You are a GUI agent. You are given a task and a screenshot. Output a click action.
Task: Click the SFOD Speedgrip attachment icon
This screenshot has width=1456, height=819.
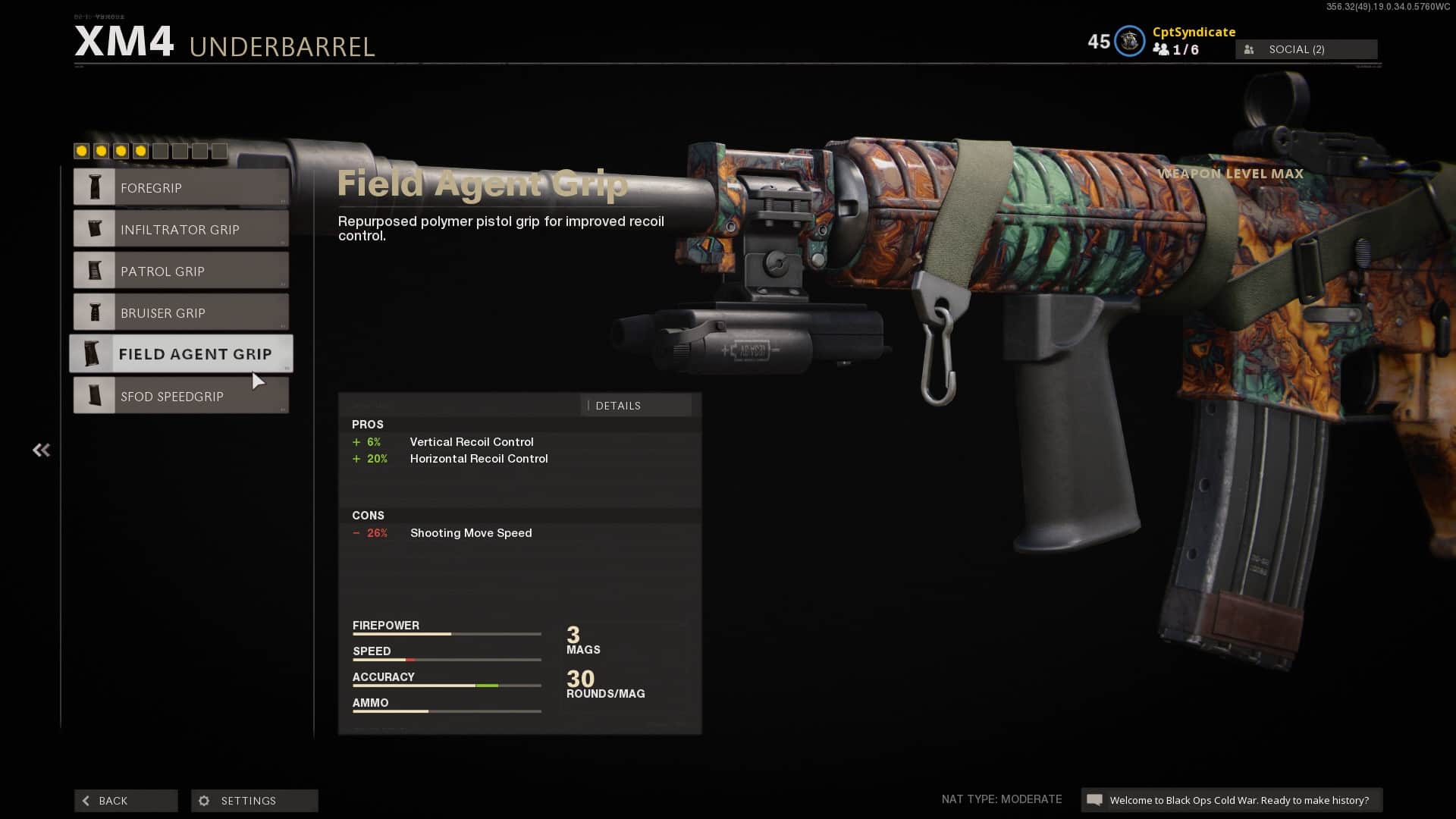pyautogui.click(x=95, y=395)
